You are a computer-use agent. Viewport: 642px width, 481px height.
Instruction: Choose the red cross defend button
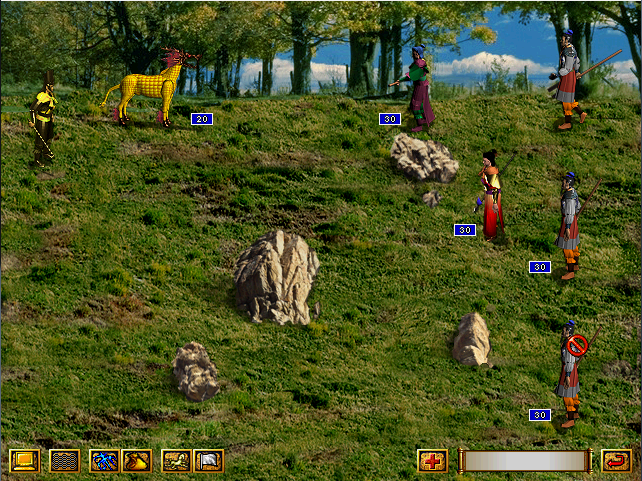point(432,461)
